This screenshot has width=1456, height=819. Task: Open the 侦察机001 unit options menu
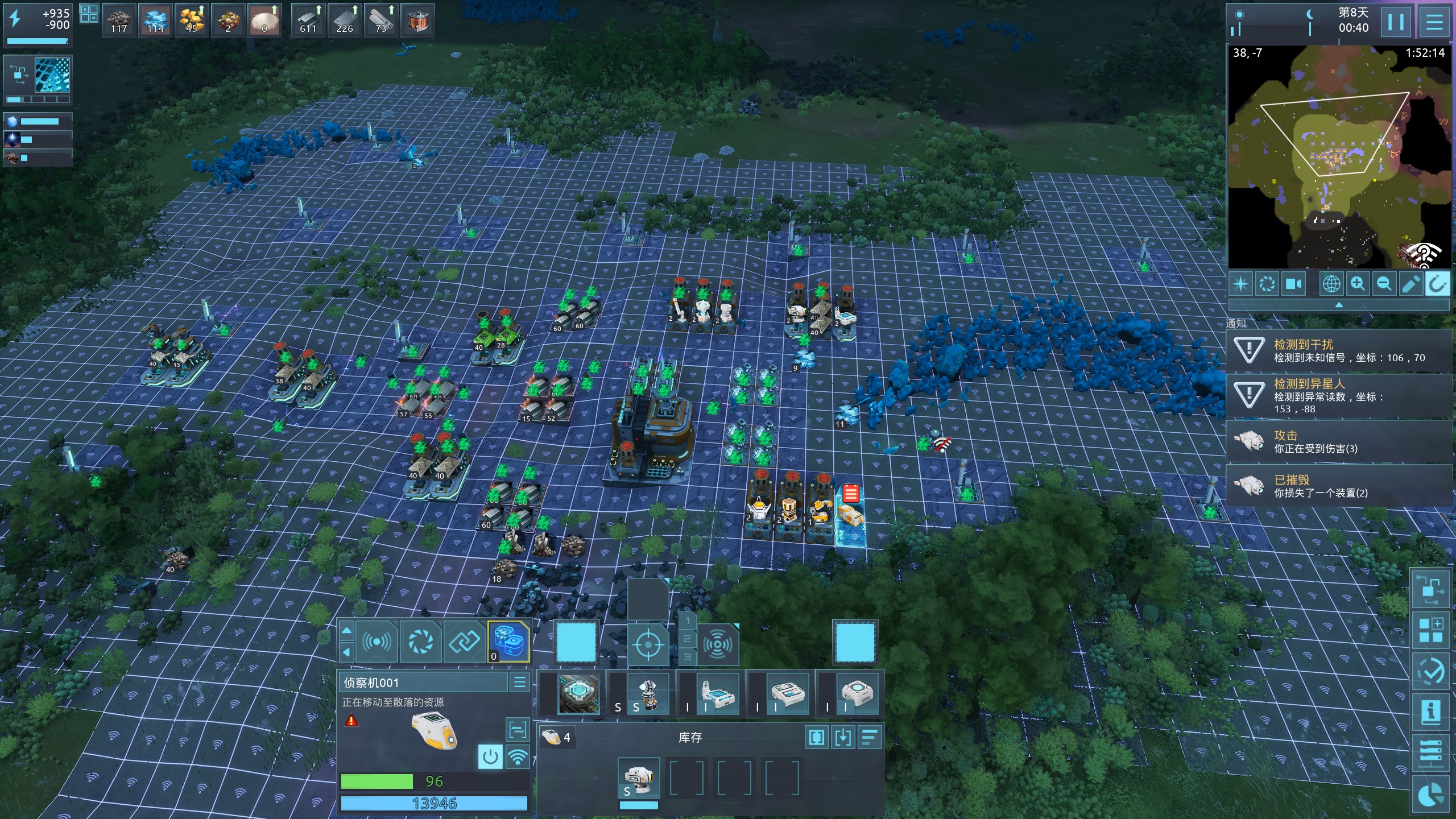(519, 682)
